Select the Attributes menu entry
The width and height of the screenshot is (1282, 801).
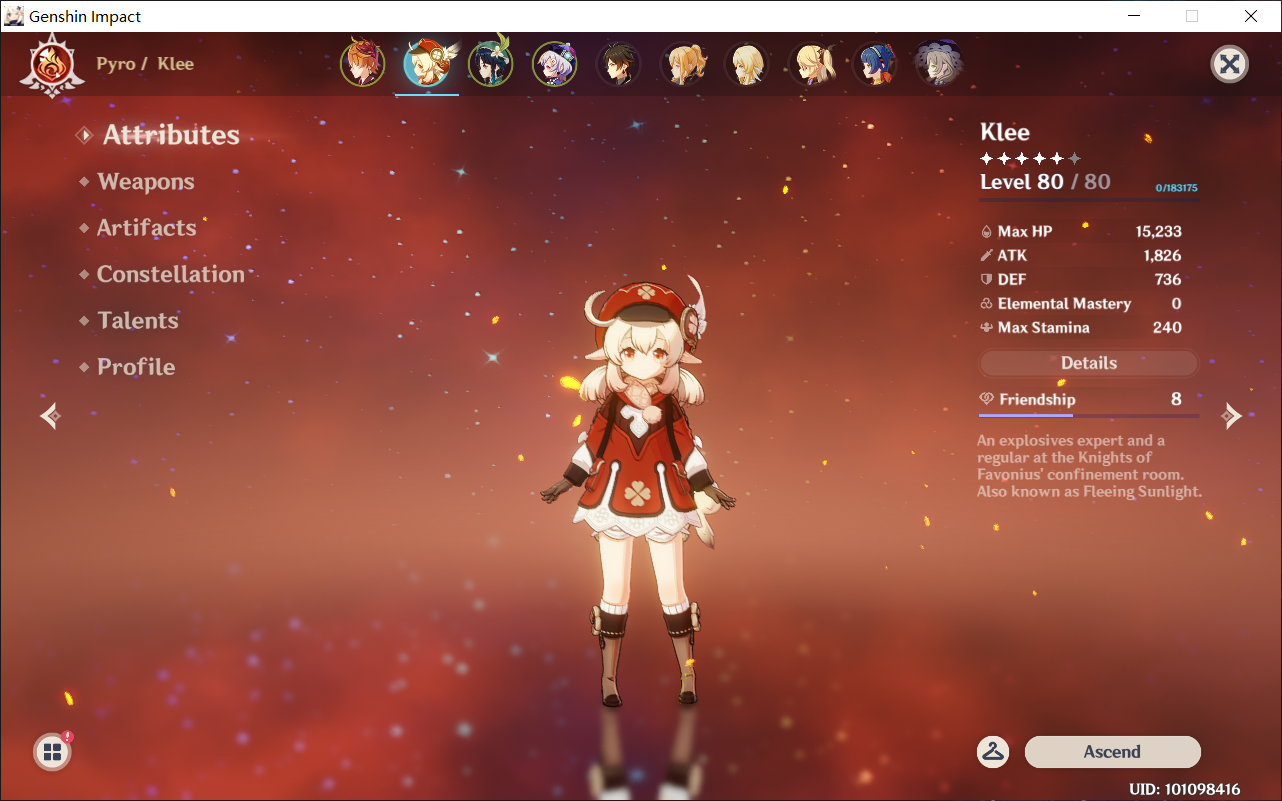(x=171, y=135)
